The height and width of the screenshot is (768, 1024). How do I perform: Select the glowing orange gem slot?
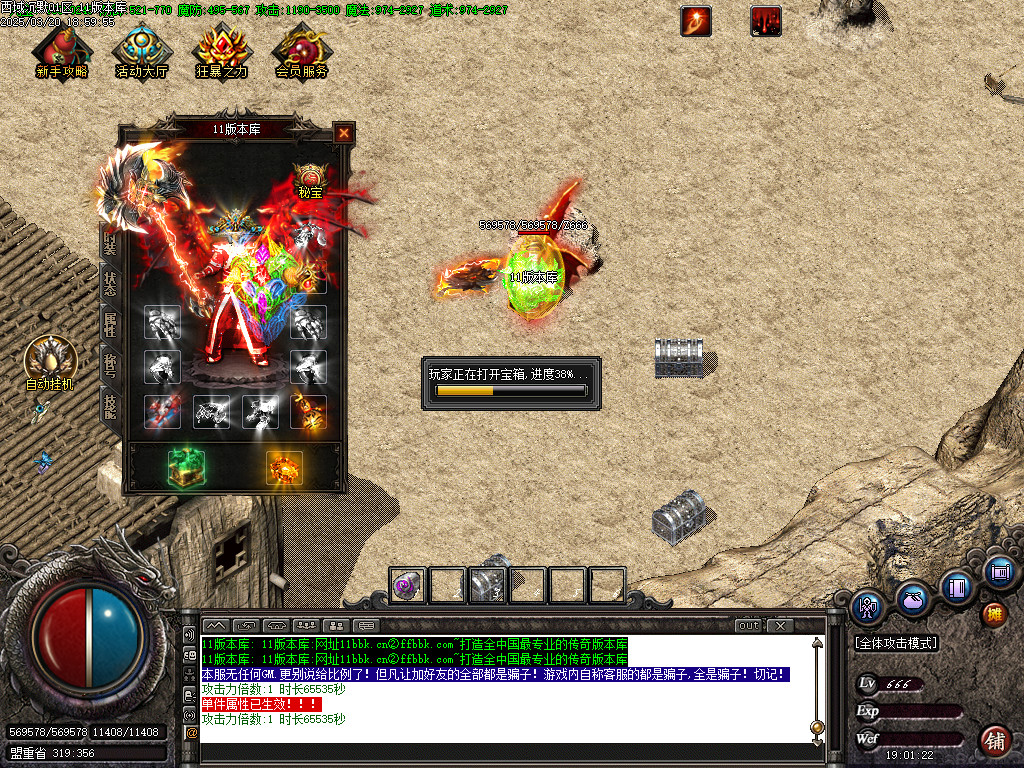[284, 469]
